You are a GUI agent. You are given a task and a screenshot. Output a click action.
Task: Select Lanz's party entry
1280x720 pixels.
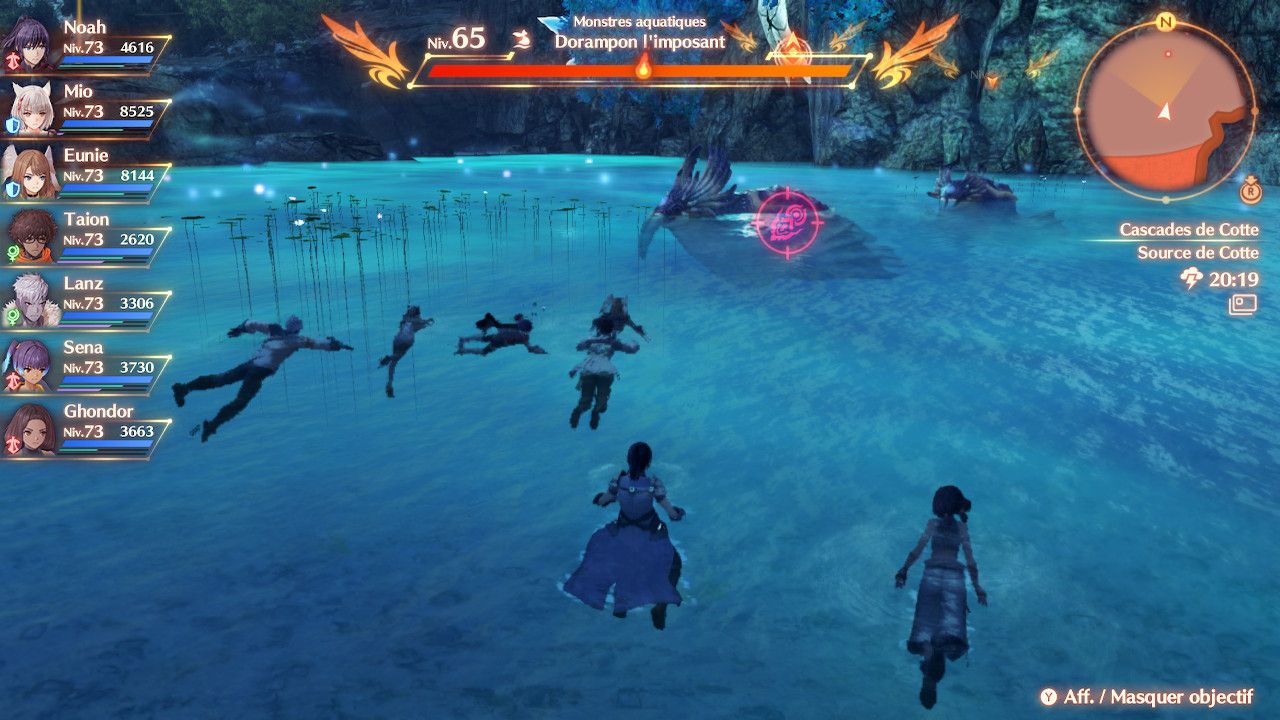pos(85,300)
